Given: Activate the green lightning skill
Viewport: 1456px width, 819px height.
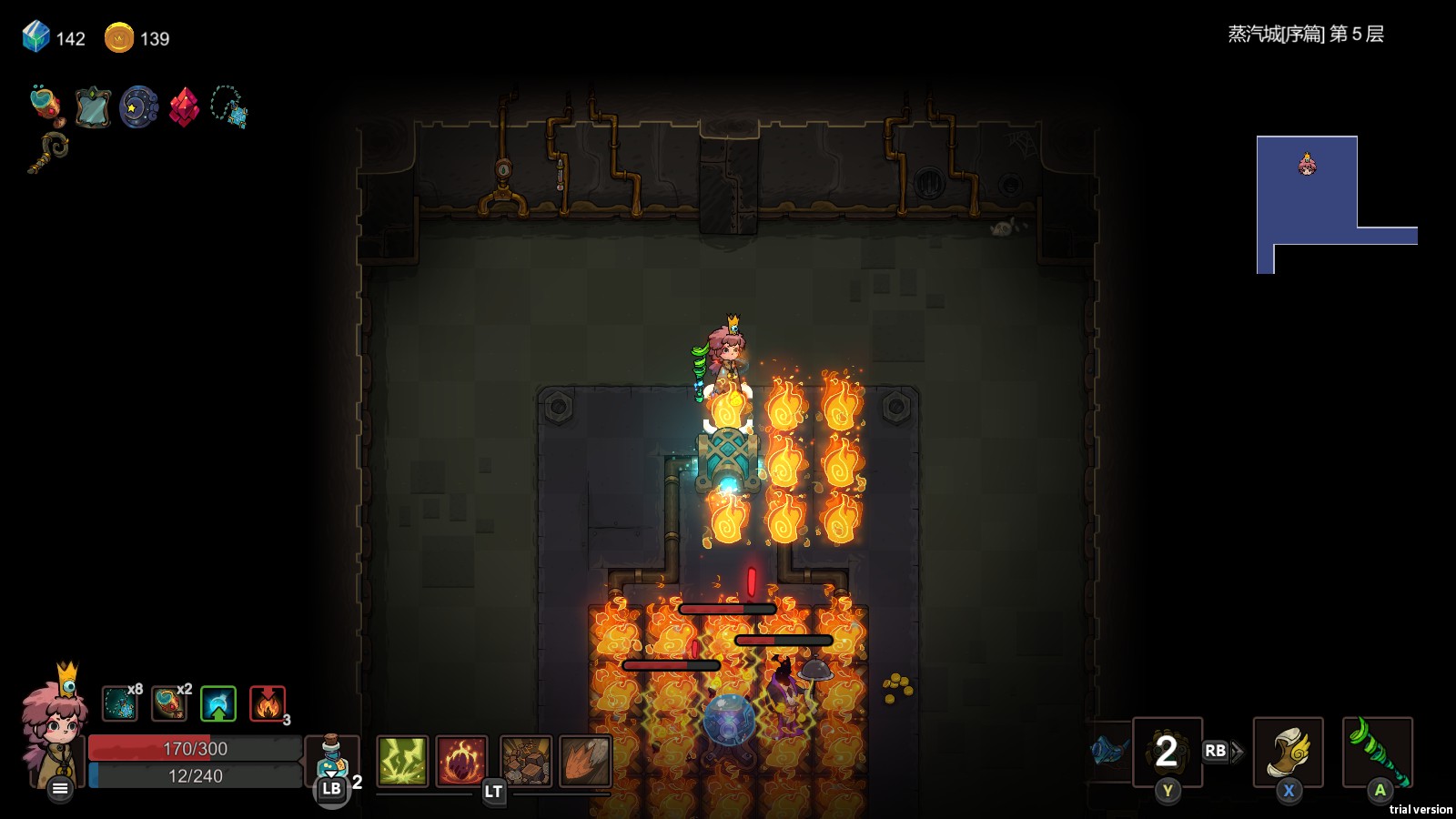Looking at the screenshot, I should tap(402, 761).
